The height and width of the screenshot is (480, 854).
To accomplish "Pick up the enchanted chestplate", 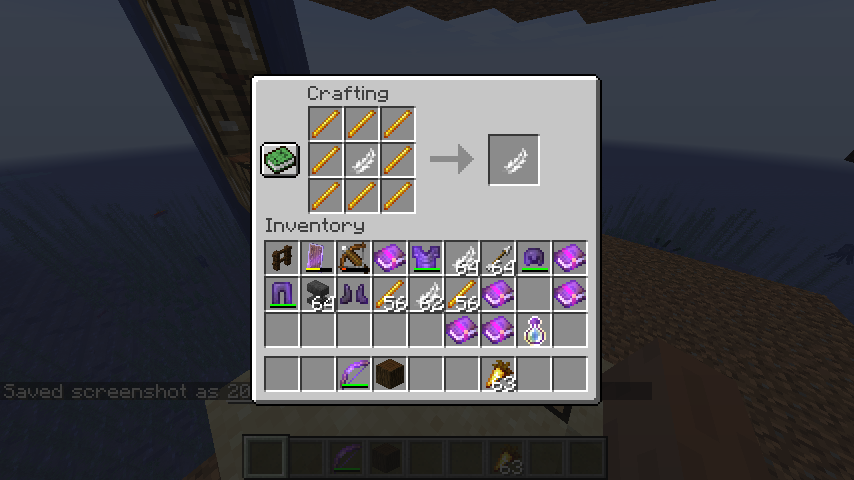I will (426, 259).
